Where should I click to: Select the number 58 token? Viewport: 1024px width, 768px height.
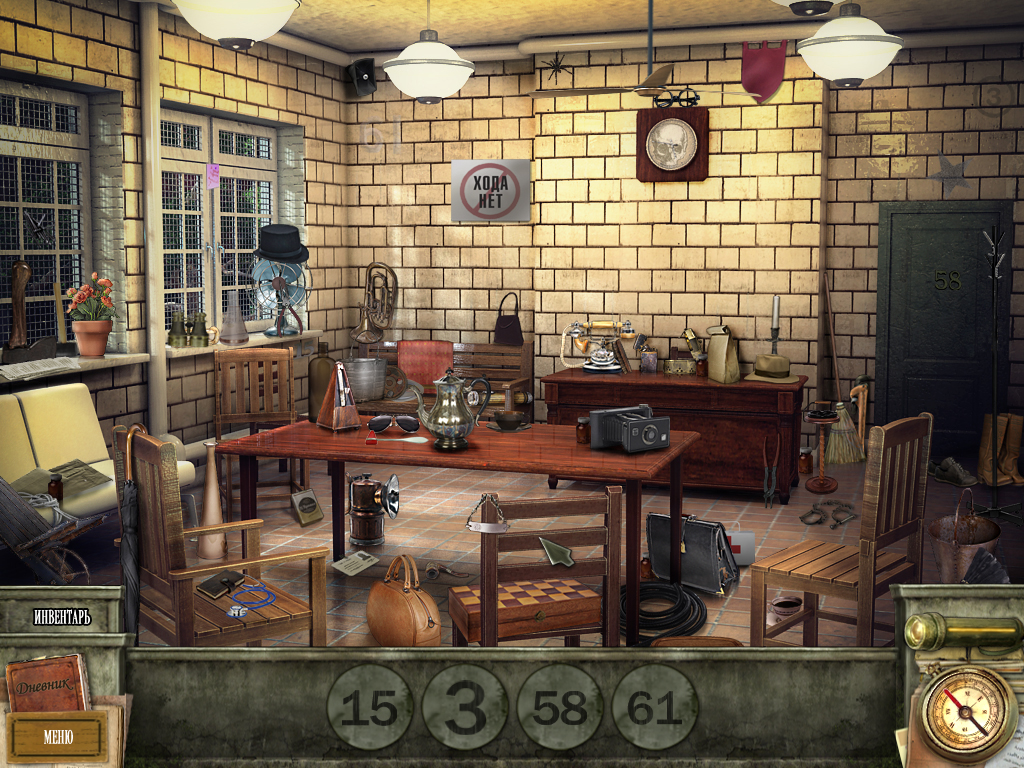(x=560, y=707)
